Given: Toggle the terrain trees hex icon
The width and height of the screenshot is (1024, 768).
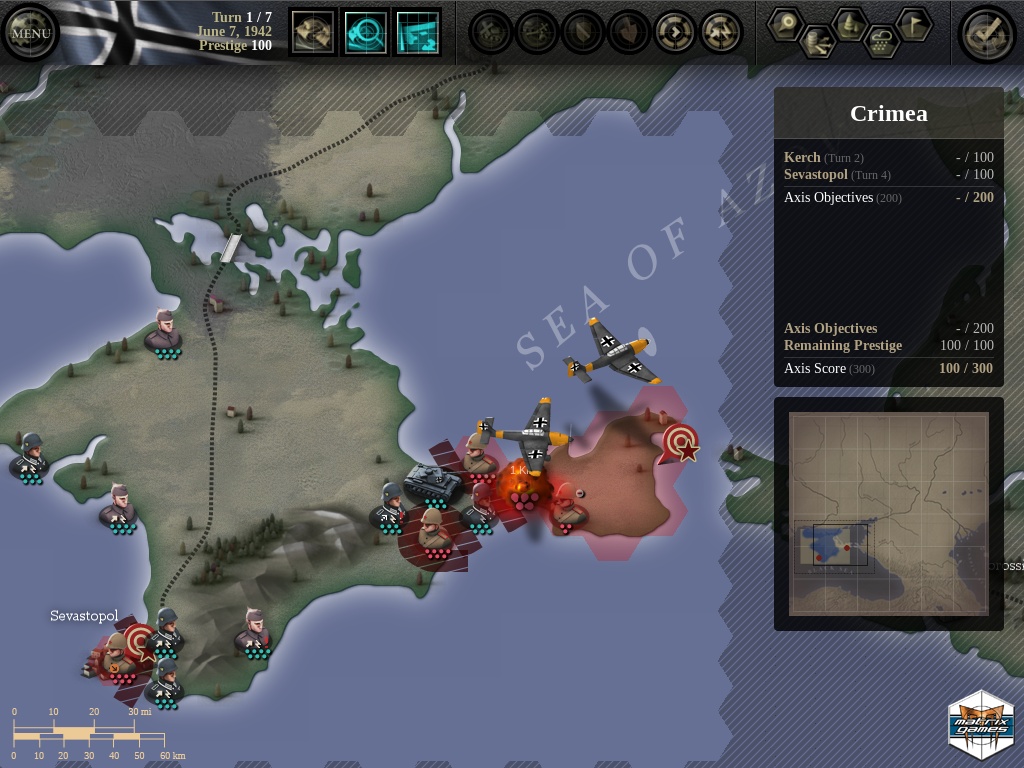Looking at the screenshot, I should pyautogui.click(x=849, y=23).
